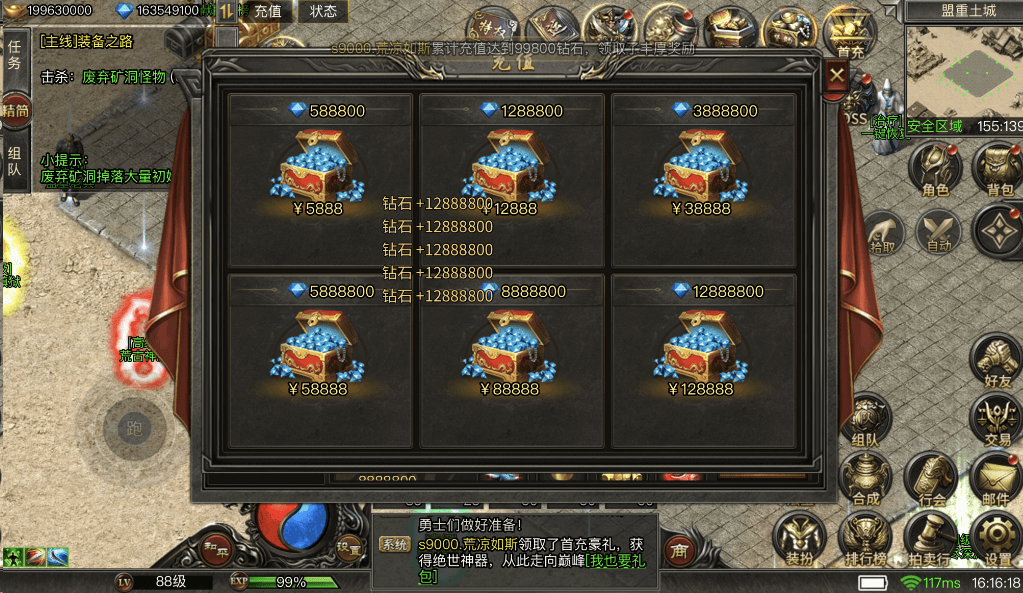The image size is (1023, 593).
Task: Purchase the 12888800 diamond pack
Action: click(x=704, y=352)
